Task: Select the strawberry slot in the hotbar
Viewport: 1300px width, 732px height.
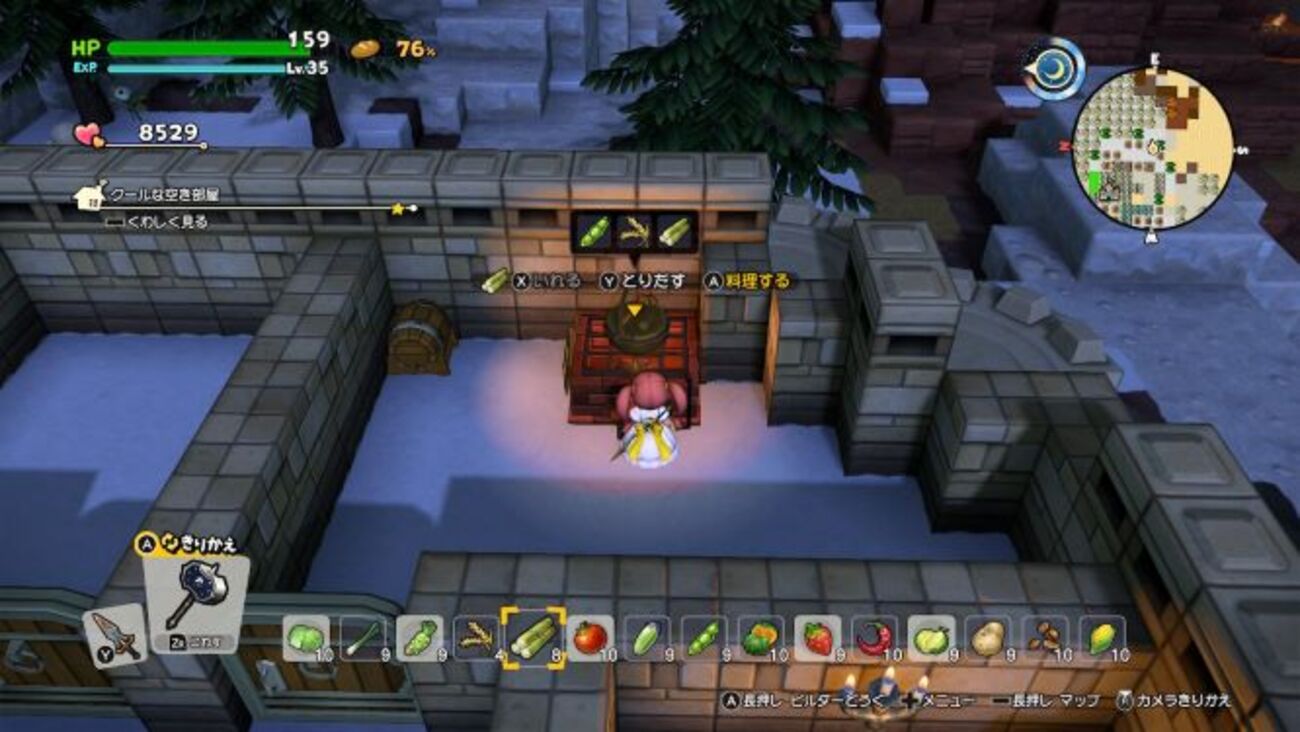Action: tap(818, 637)
